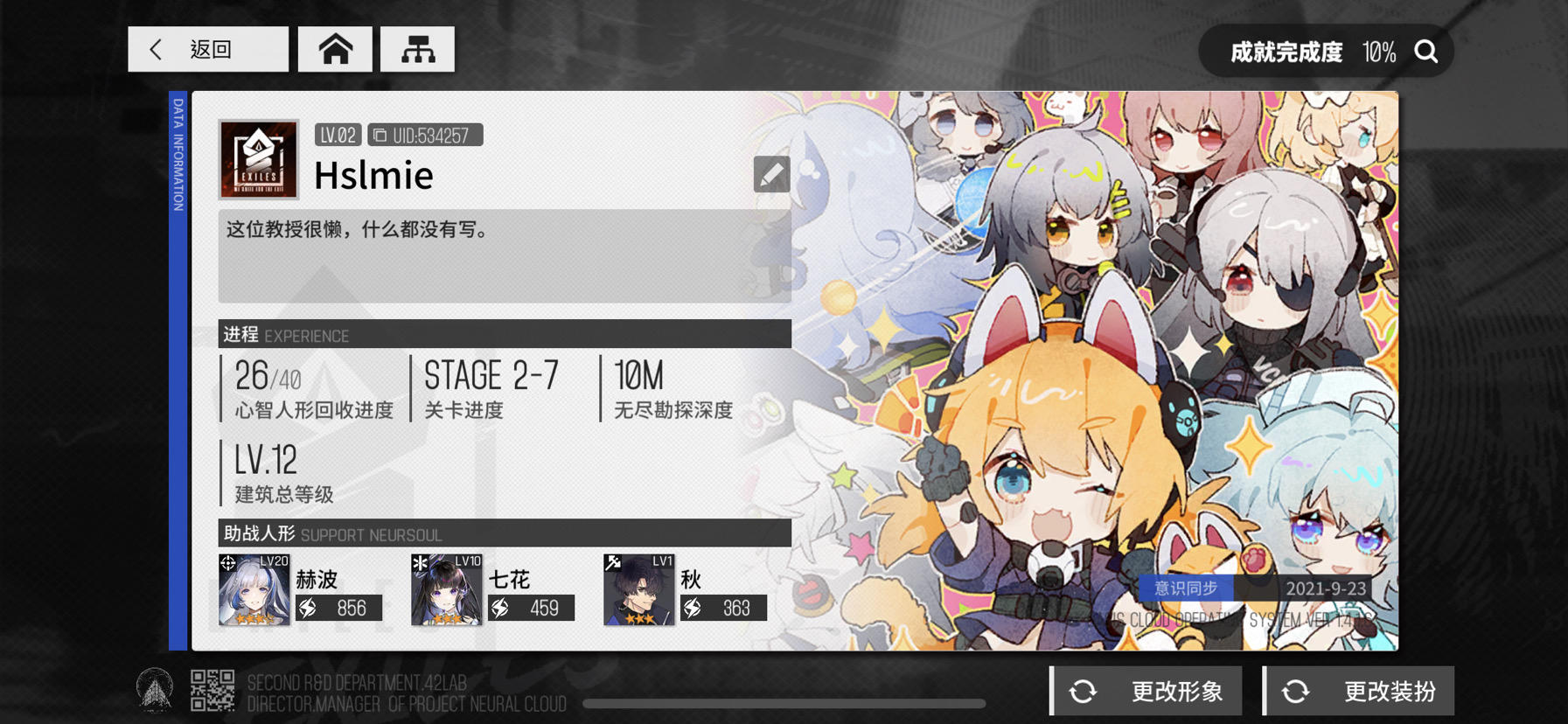Click the back chevron on the 返回 button

tap(156, 49)
